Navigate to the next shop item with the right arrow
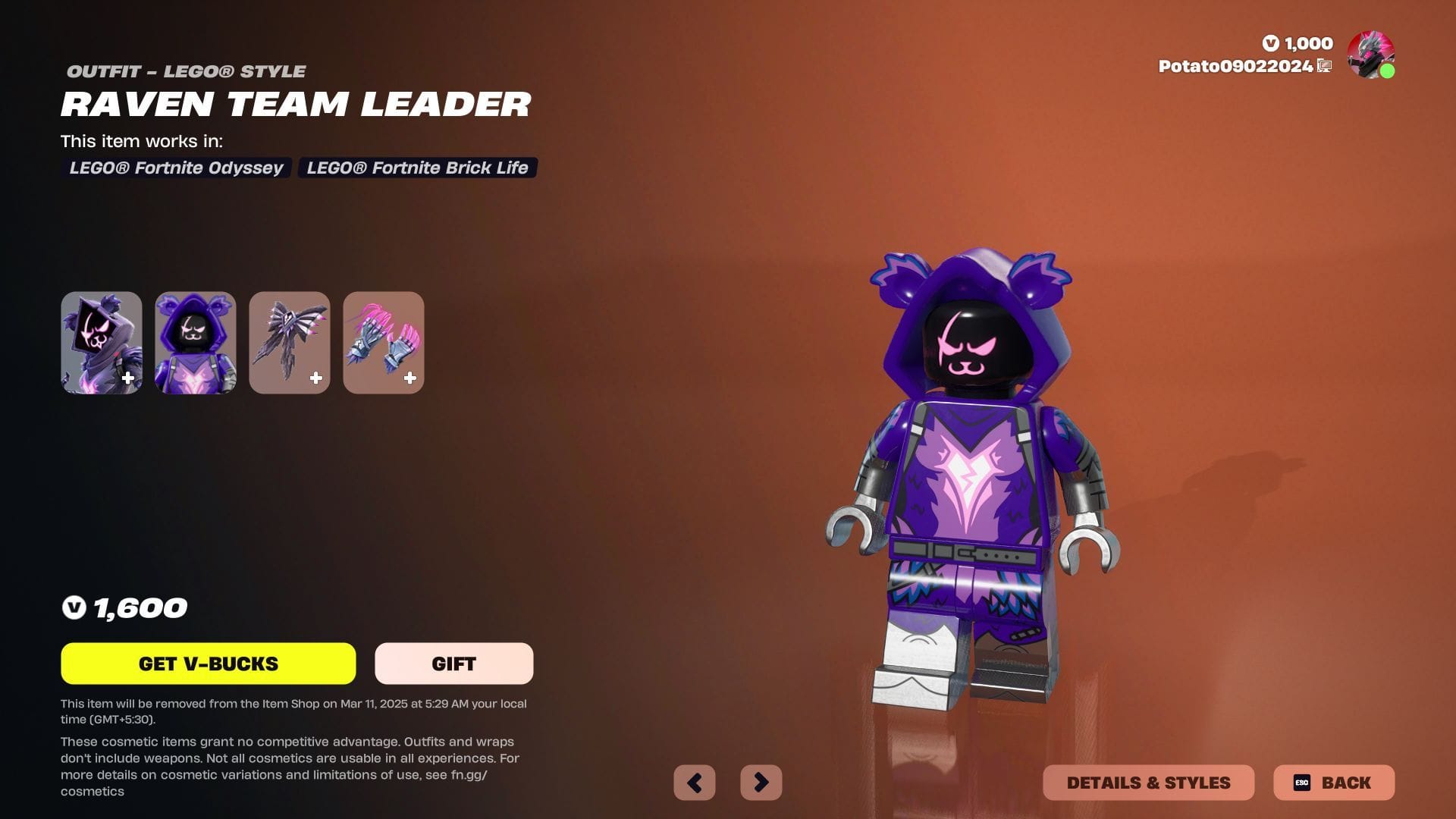The height and width of the screenshot is (819, 1456). 761,782
